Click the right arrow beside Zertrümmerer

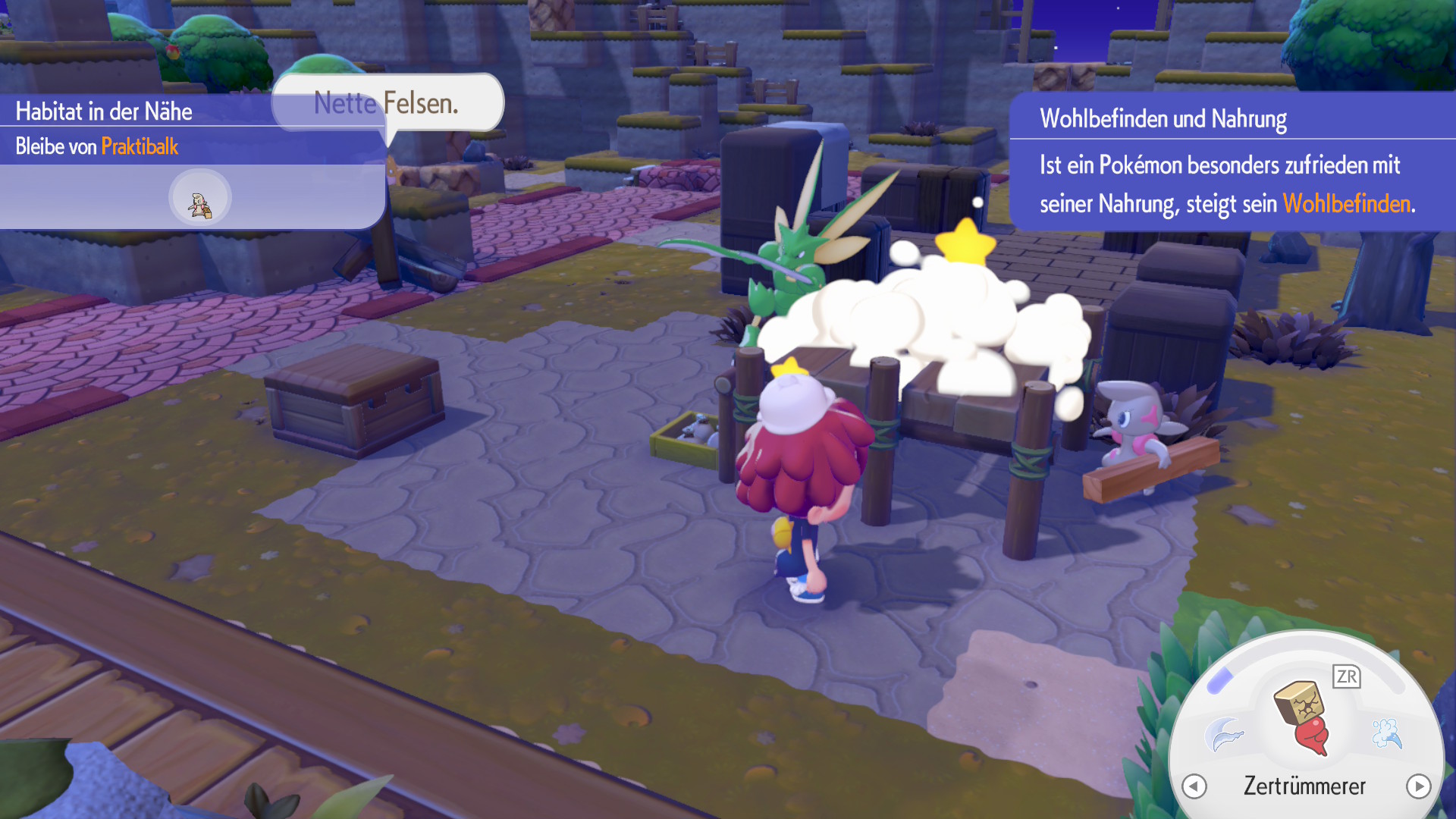tap(1418, 786)
